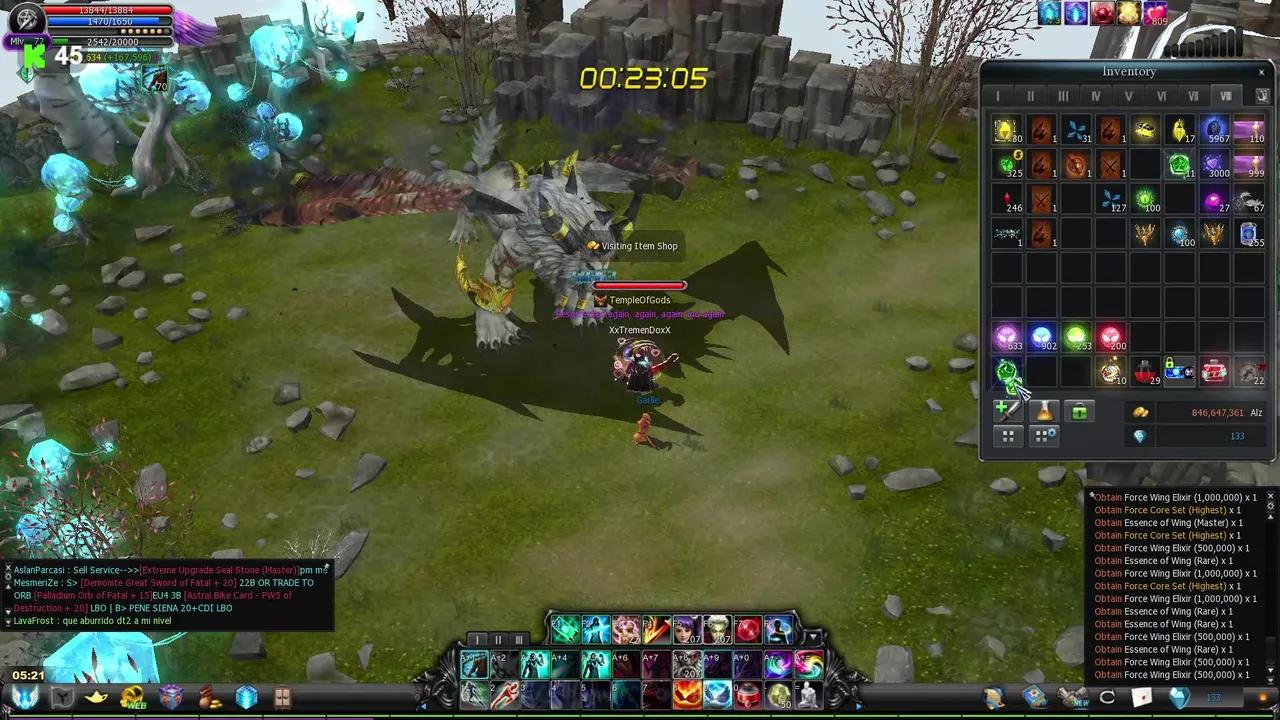Switch to Inventory tab VII
Screen dimensions: 1280x720
1192,95
